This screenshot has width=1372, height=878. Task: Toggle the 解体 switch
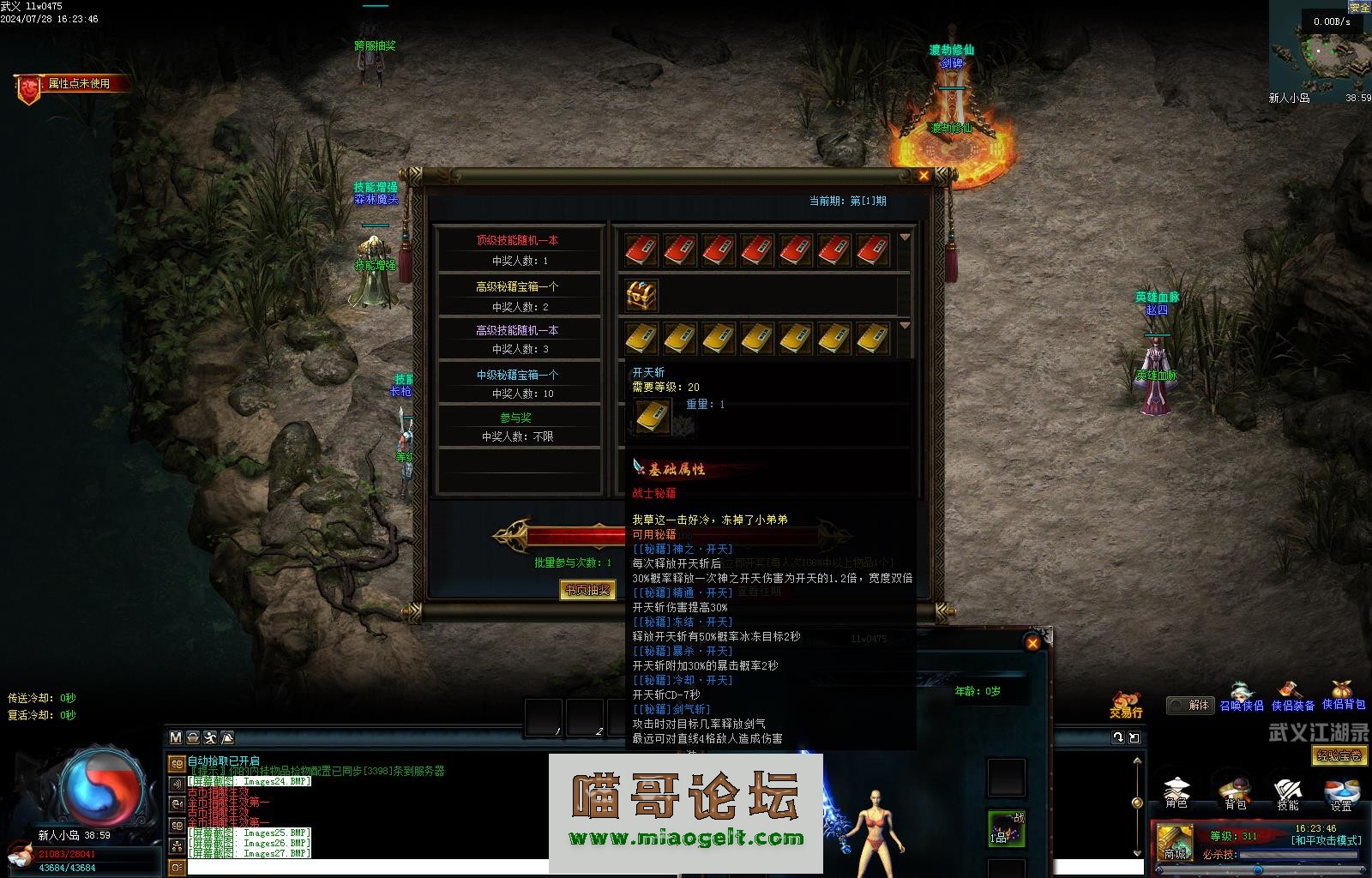point(1189,705)
